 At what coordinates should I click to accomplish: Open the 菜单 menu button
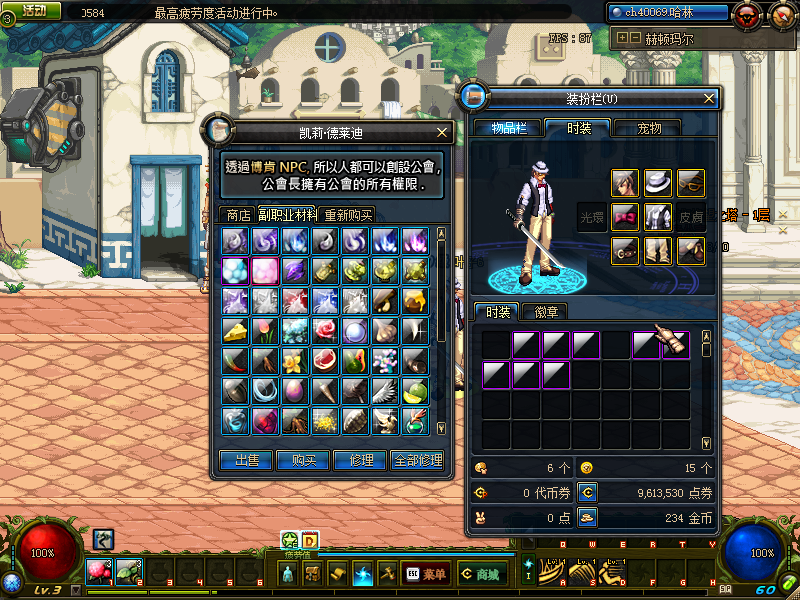(x=425, y=574)
